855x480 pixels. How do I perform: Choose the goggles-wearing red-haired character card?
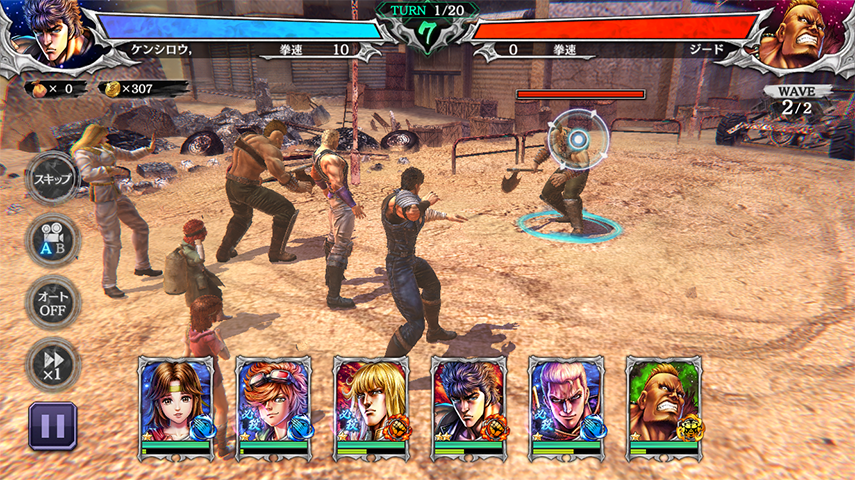(273, 406)
